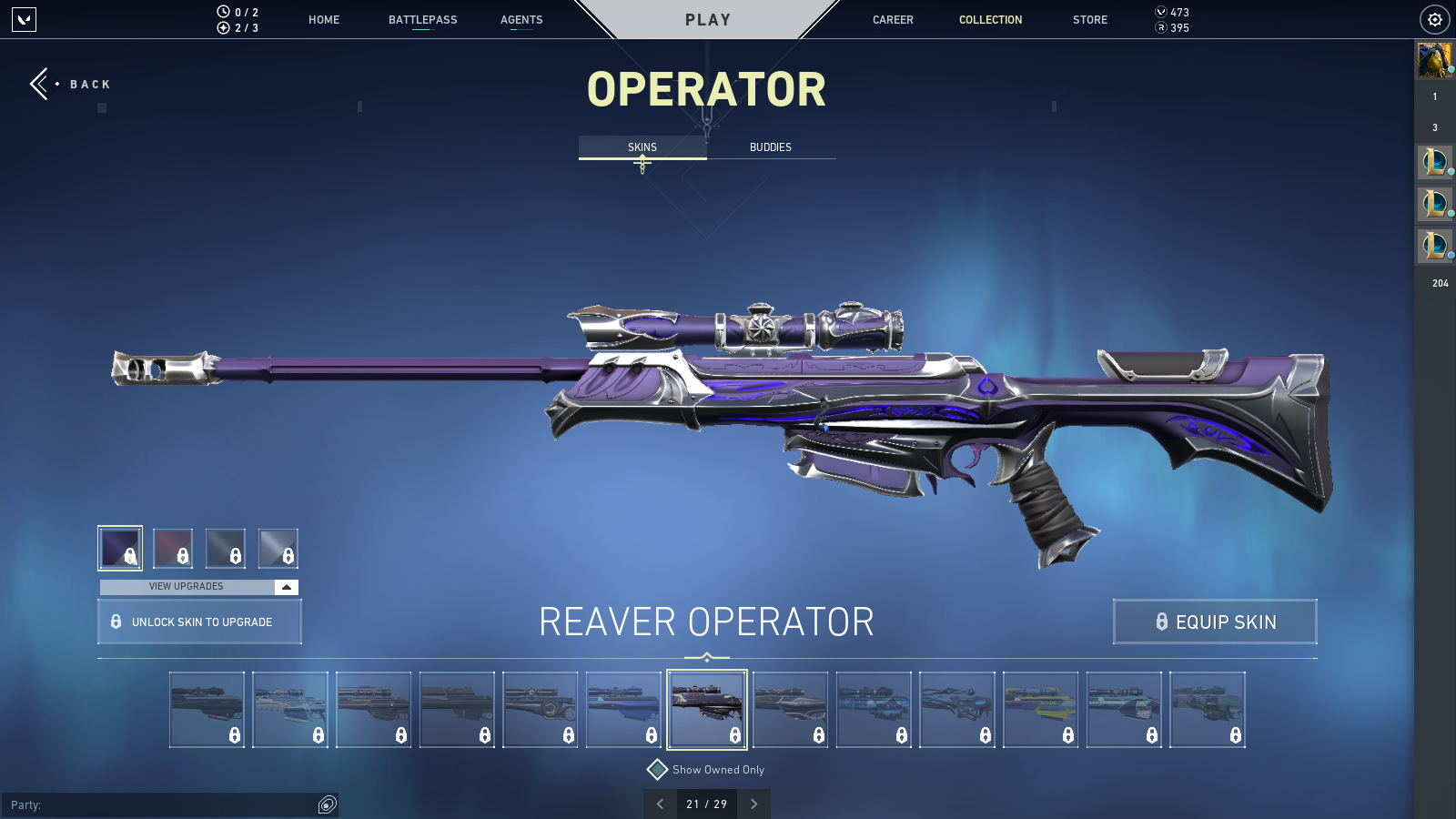The image size is (1456, 819).
Task: Choose the red Reaver color variant
Action: pyautogui.click(x=173, y=548)
